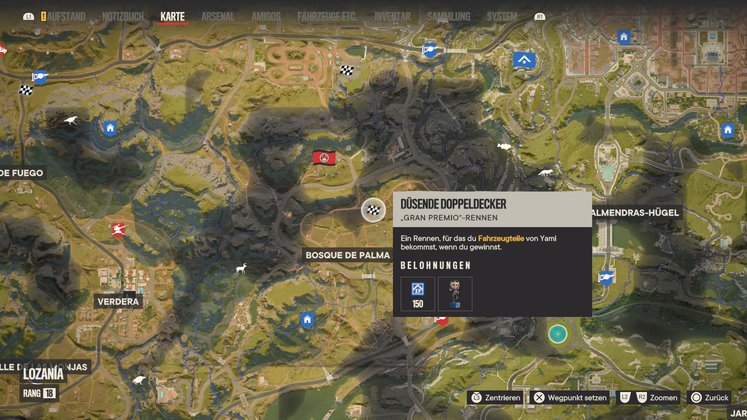Click the white fish fishing spot icon
This screenshot has width=747, height=420.
tap(504, 147)
